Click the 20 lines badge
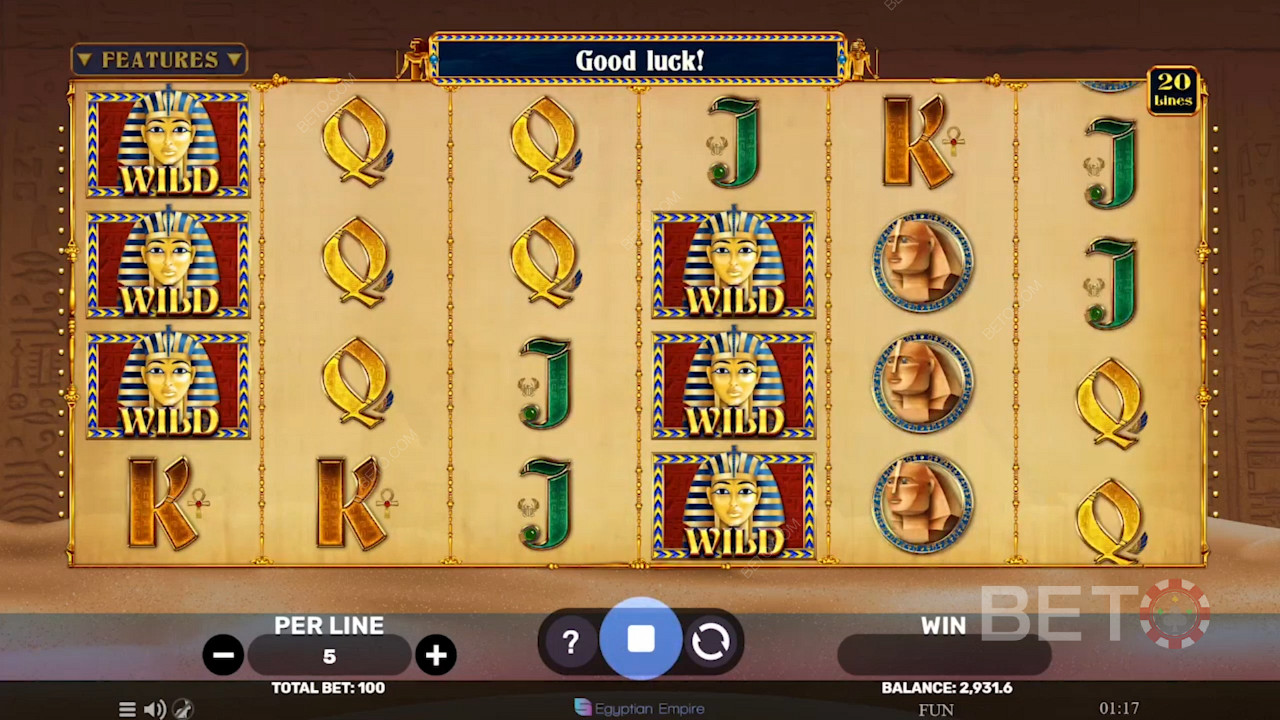 pos(1173,91)
